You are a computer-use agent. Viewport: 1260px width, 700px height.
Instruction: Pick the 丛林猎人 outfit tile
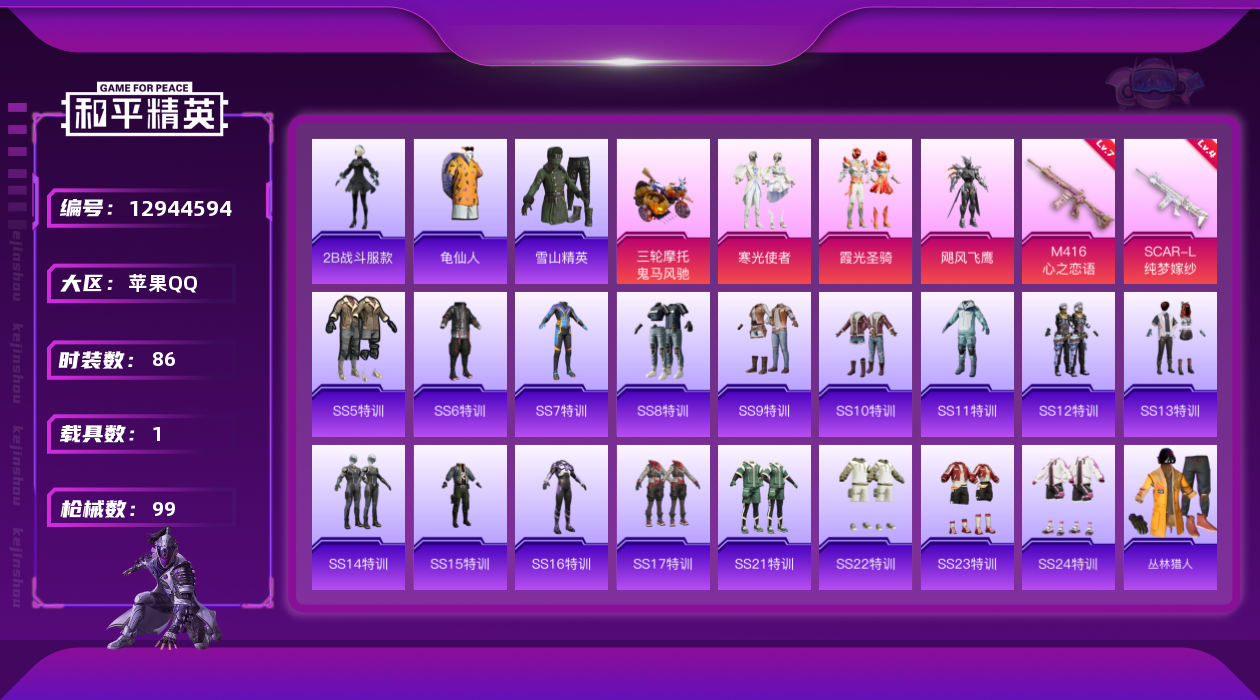pos(1170,517)
